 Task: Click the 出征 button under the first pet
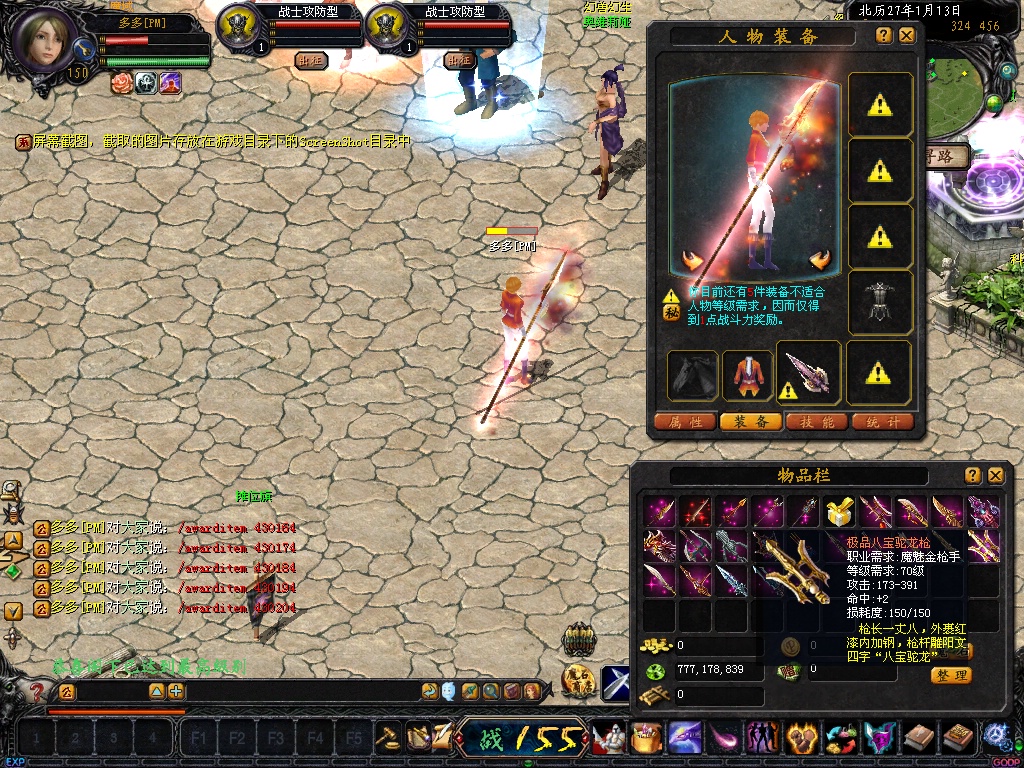point(311,60)
